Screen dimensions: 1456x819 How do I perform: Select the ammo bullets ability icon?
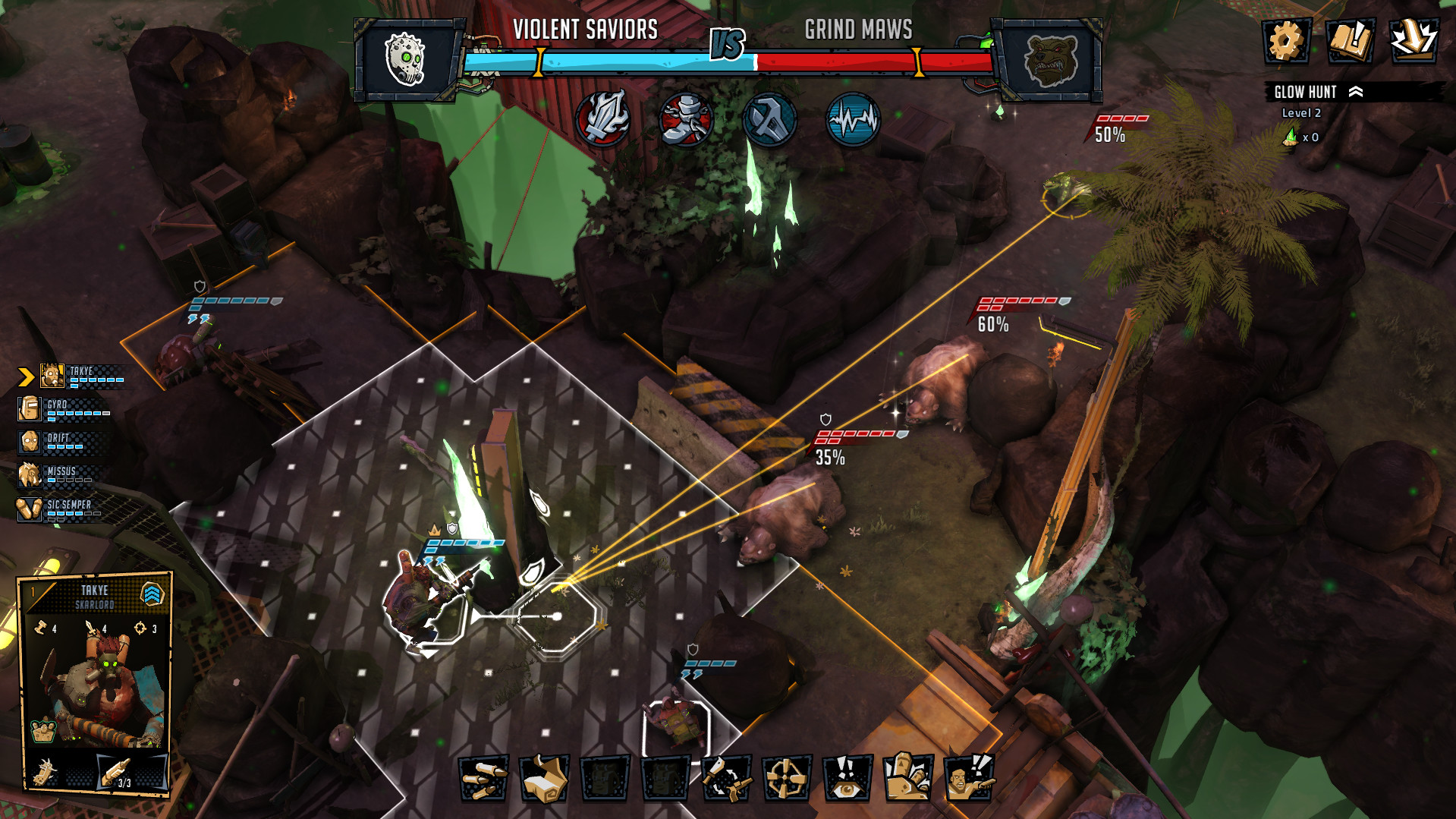483,780
